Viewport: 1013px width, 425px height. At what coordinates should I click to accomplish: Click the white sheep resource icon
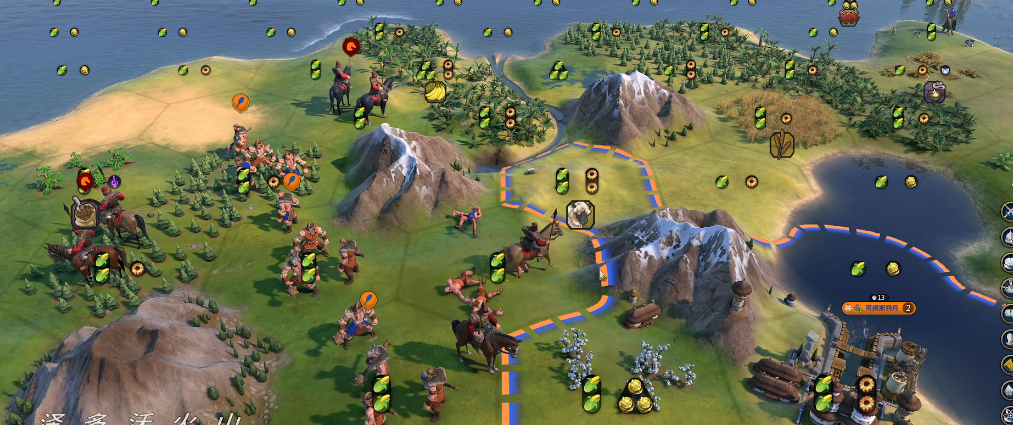(x=579, y=212)
